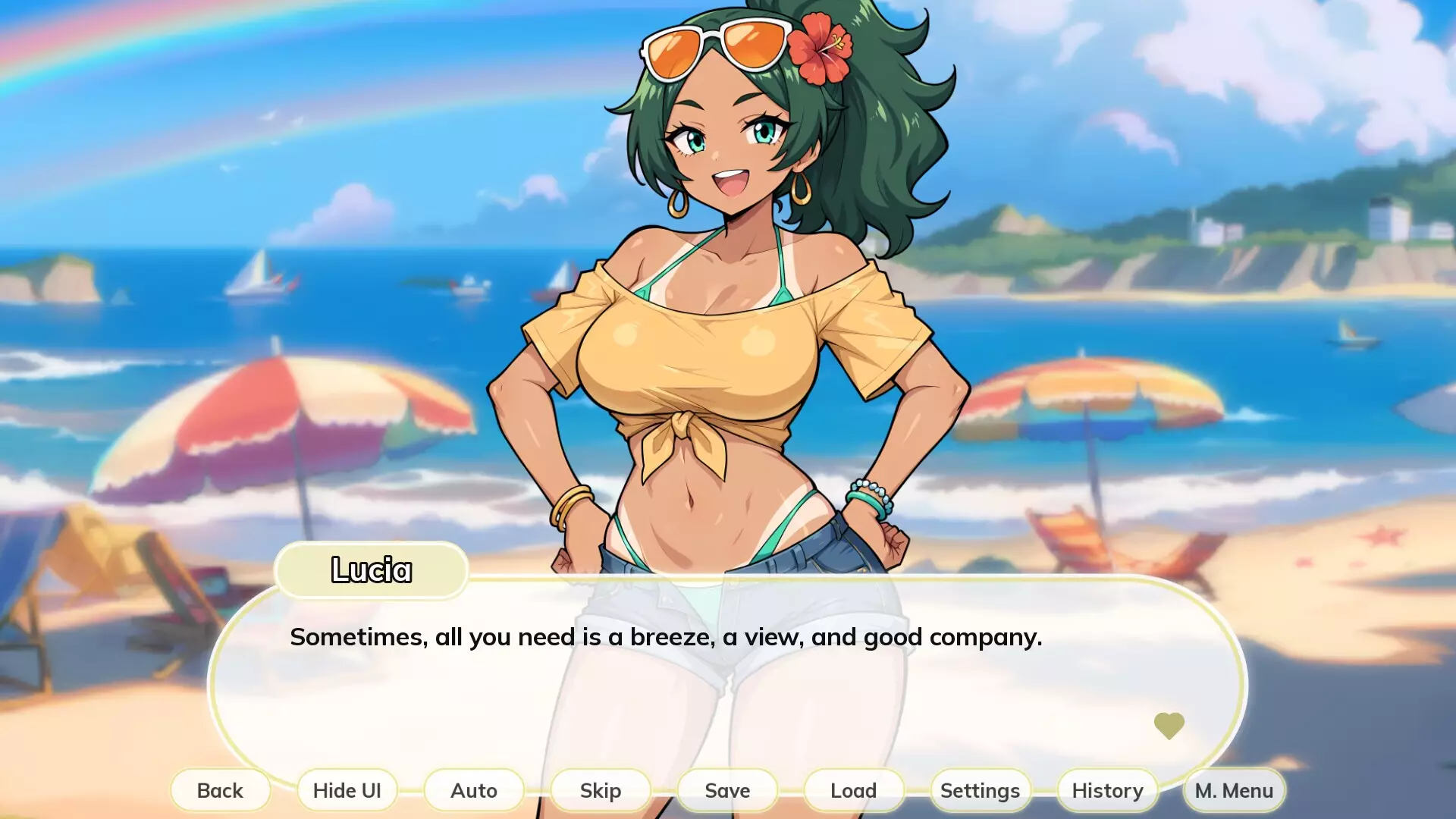This screenshot has height=819, width=1456.
Task: Enable Skip mode to fast-forward dialogue
Action: 600,790
